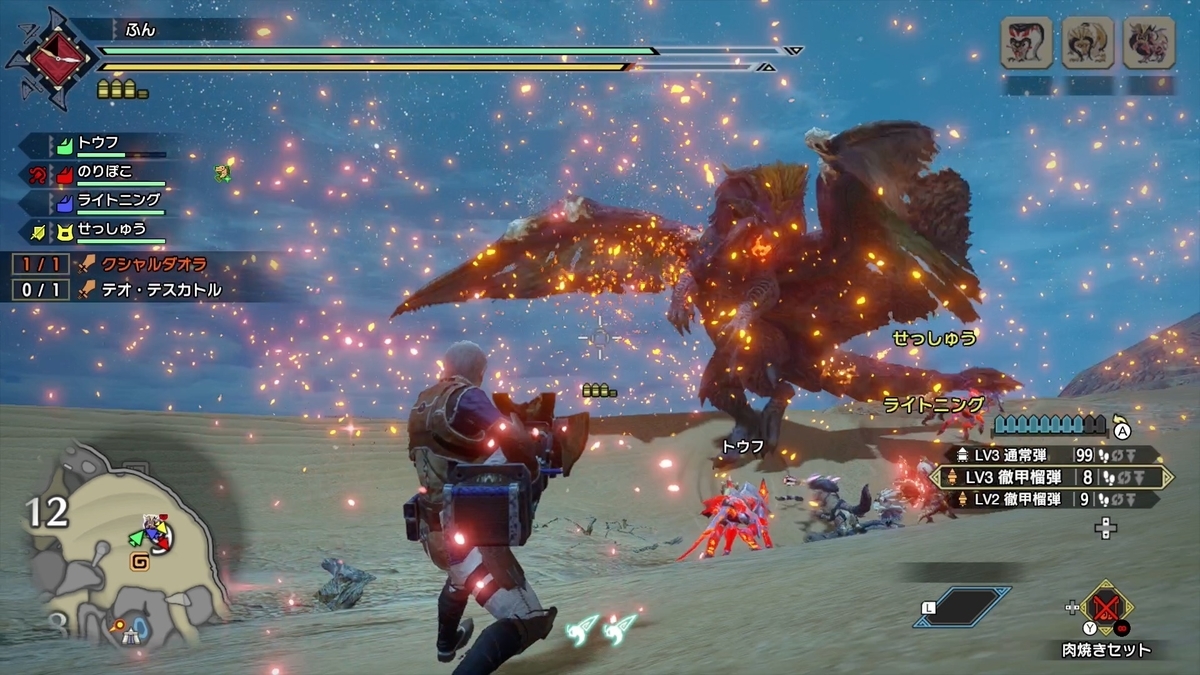
Task: Choose party member ライトニング in the list
Action: [x=117, y=201]
